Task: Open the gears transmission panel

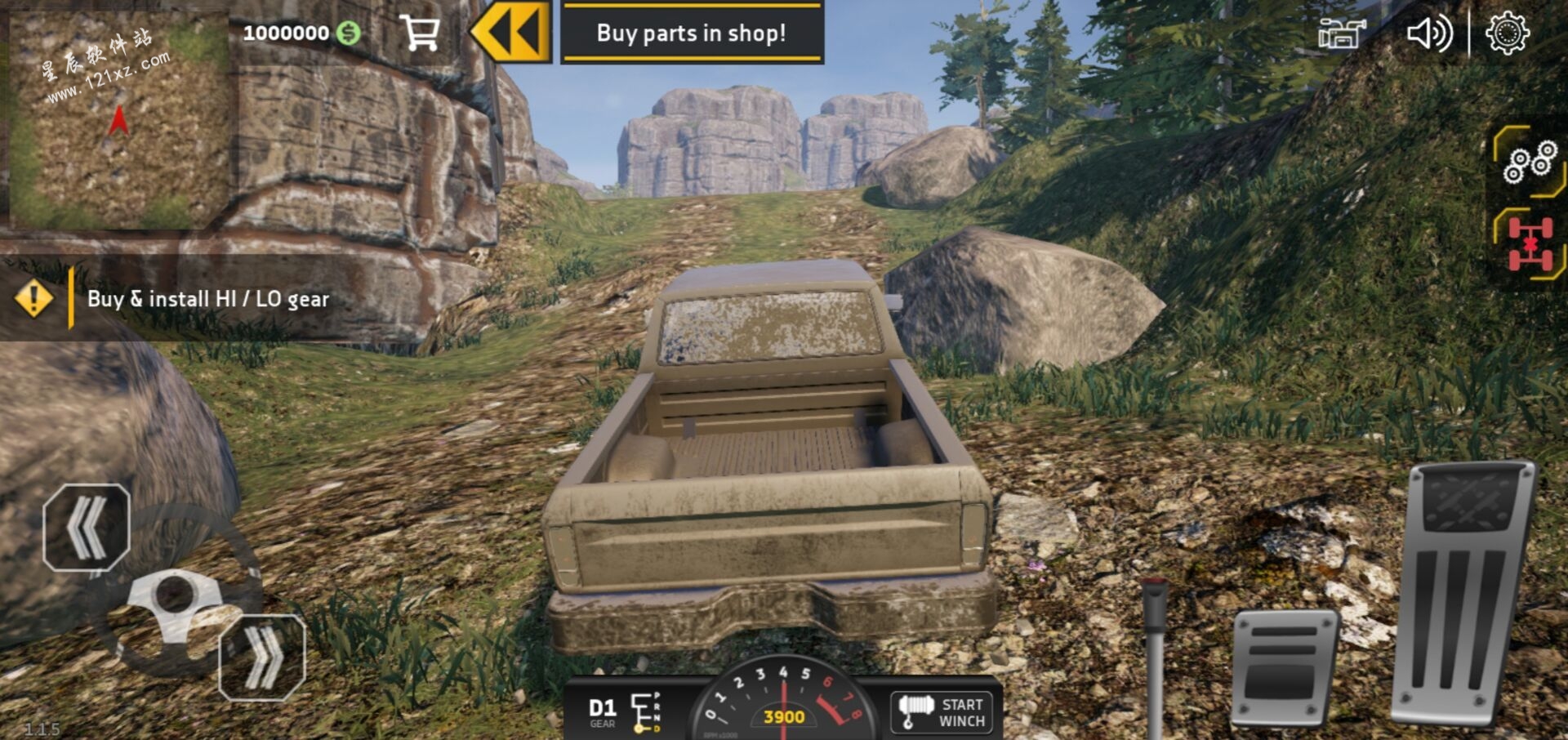Action: click(x=1530, y=162)
